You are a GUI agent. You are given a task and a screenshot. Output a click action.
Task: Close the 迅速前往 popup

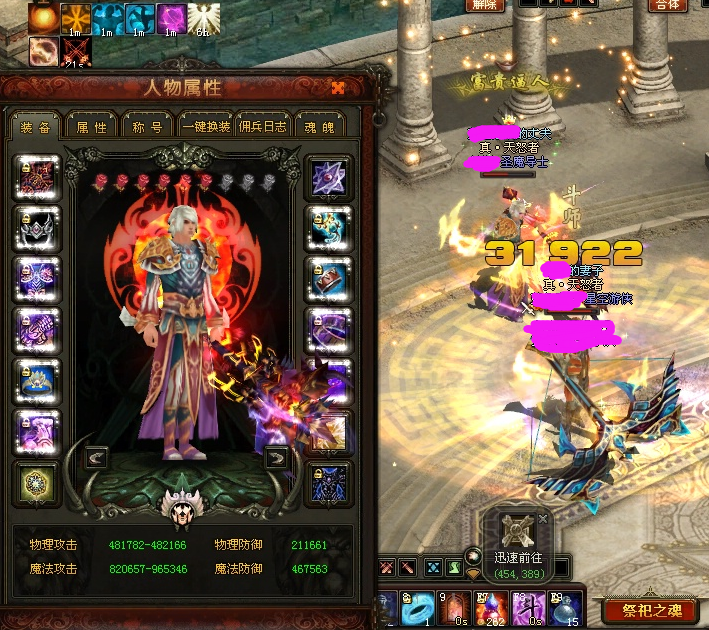543,518
